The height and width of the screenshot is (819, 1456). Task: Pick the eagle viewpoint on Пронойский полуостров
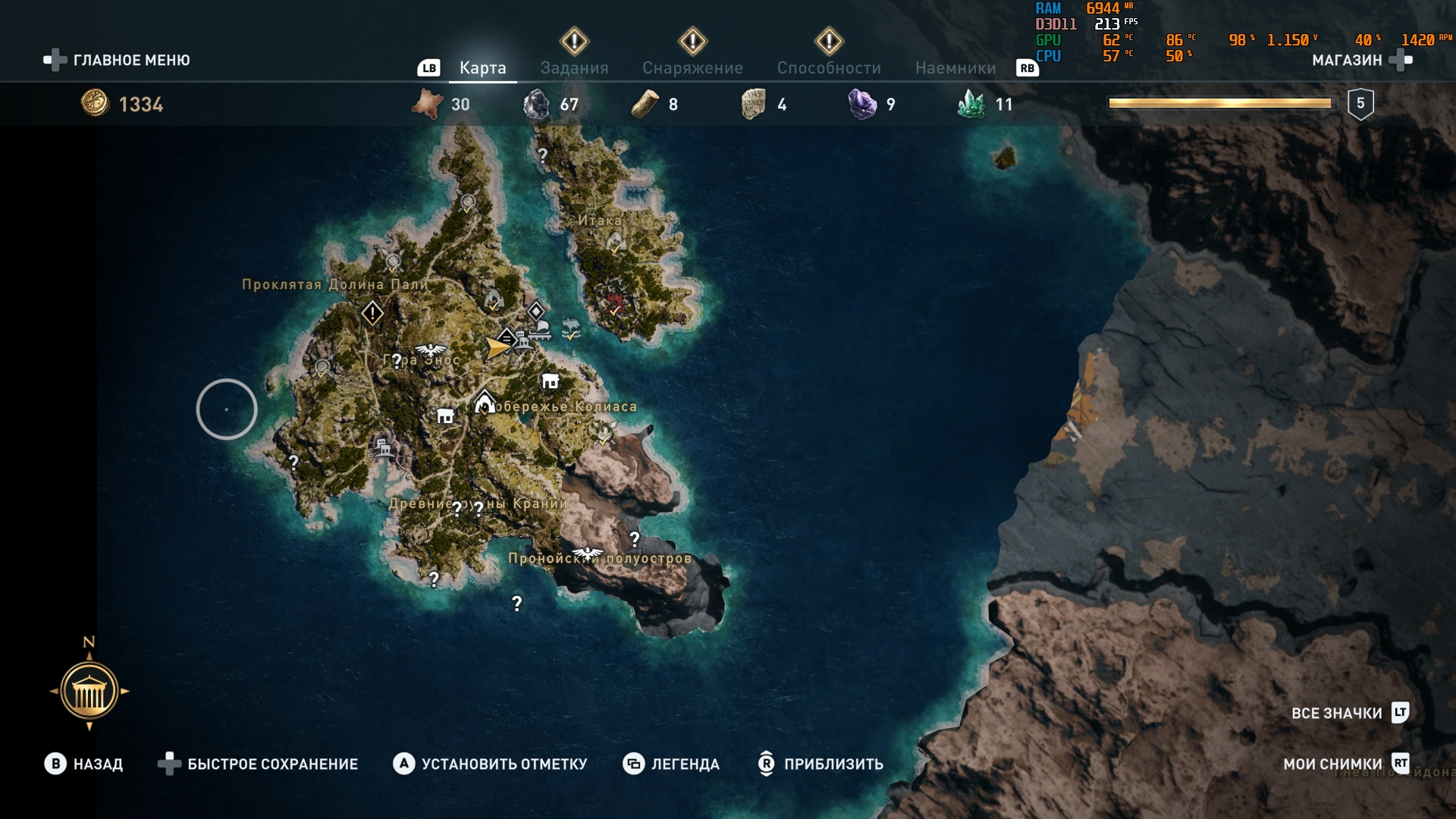pyautogui.click(x=587, y=553)
